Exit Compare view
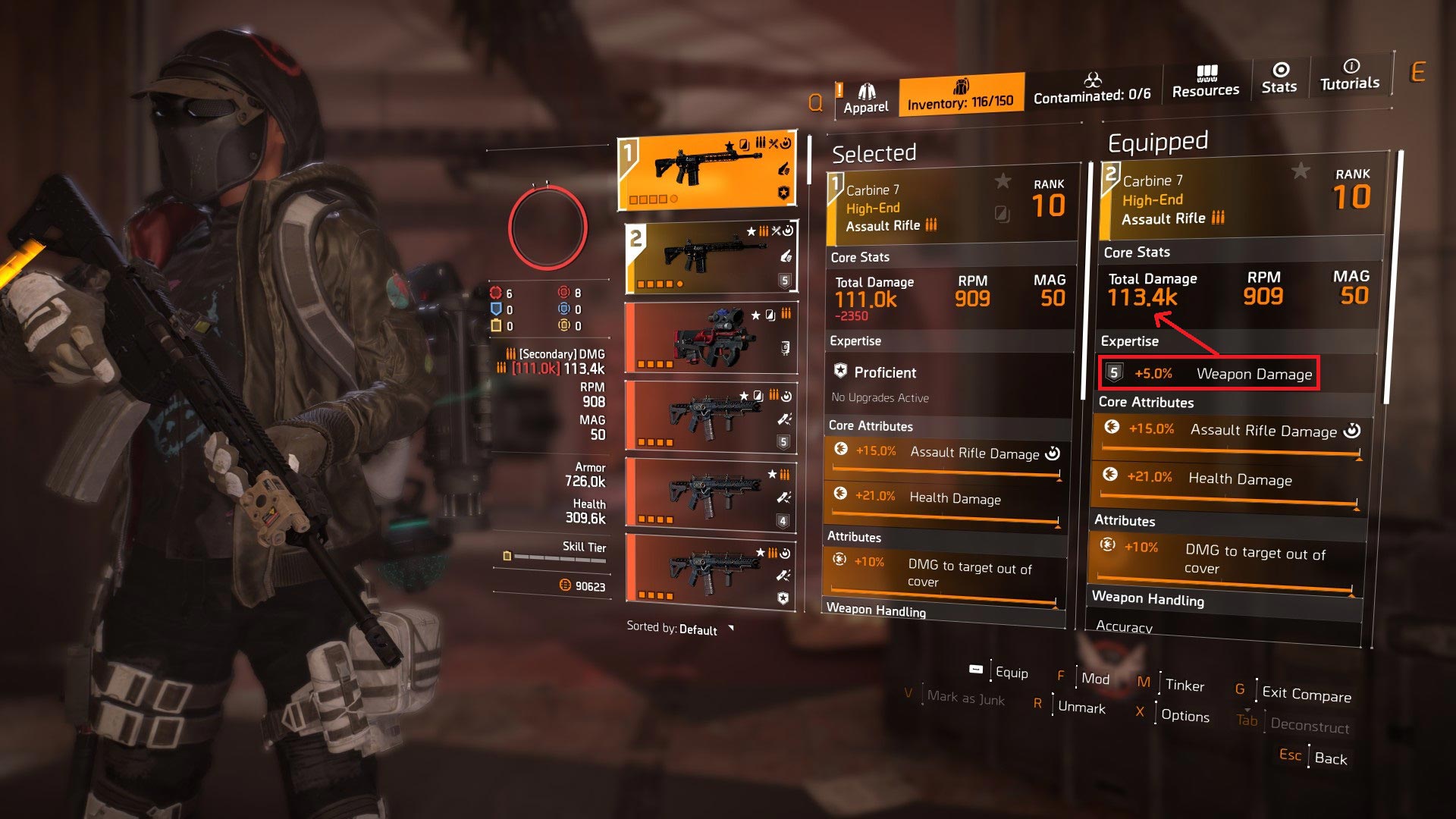Image resolution: width=1456 pixels, height=819 pixels. (1306, 693)
